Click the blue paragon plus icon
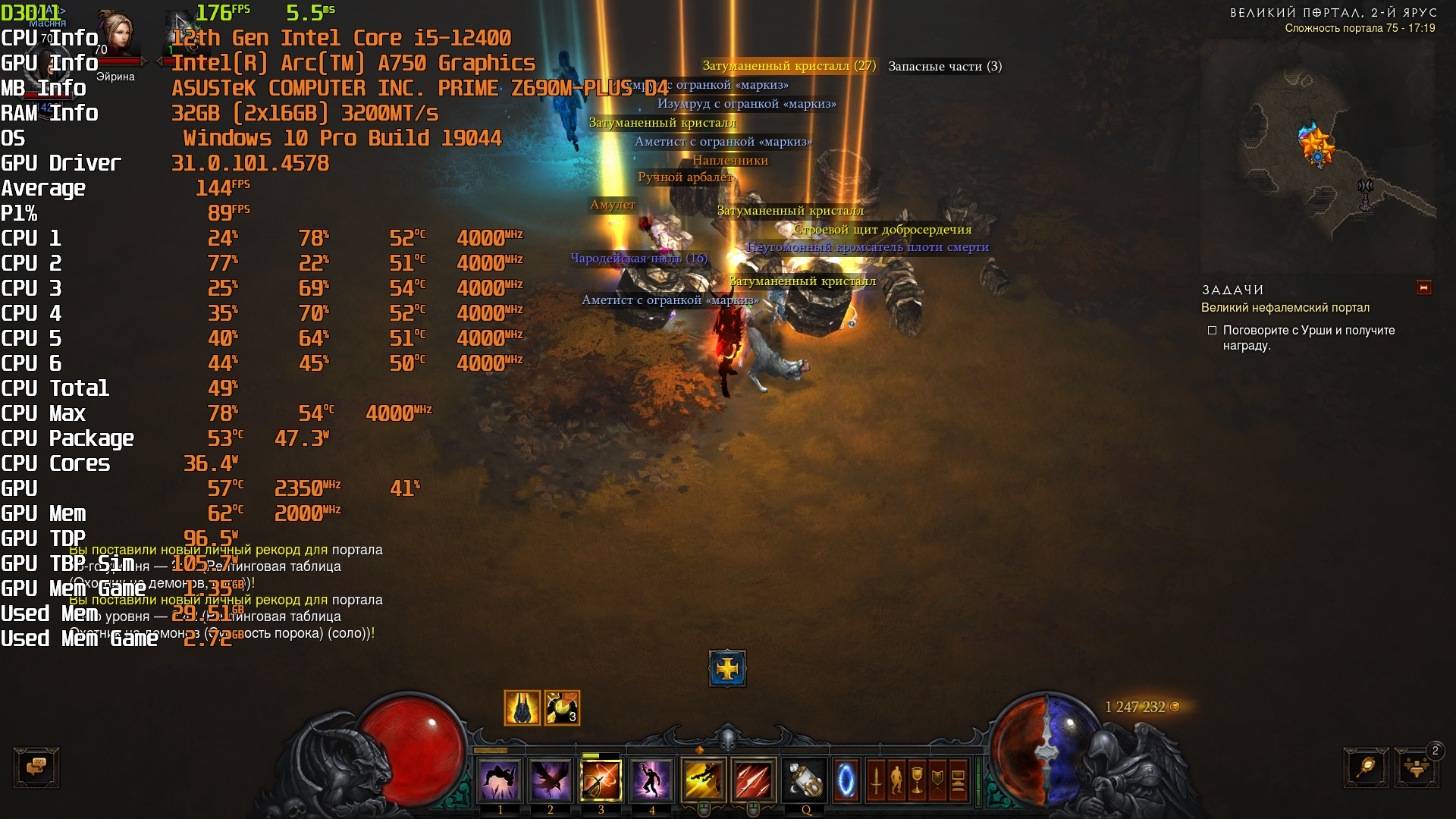Screen dimensions: 1456x819 pyautogui.click(x=727, y=668)
